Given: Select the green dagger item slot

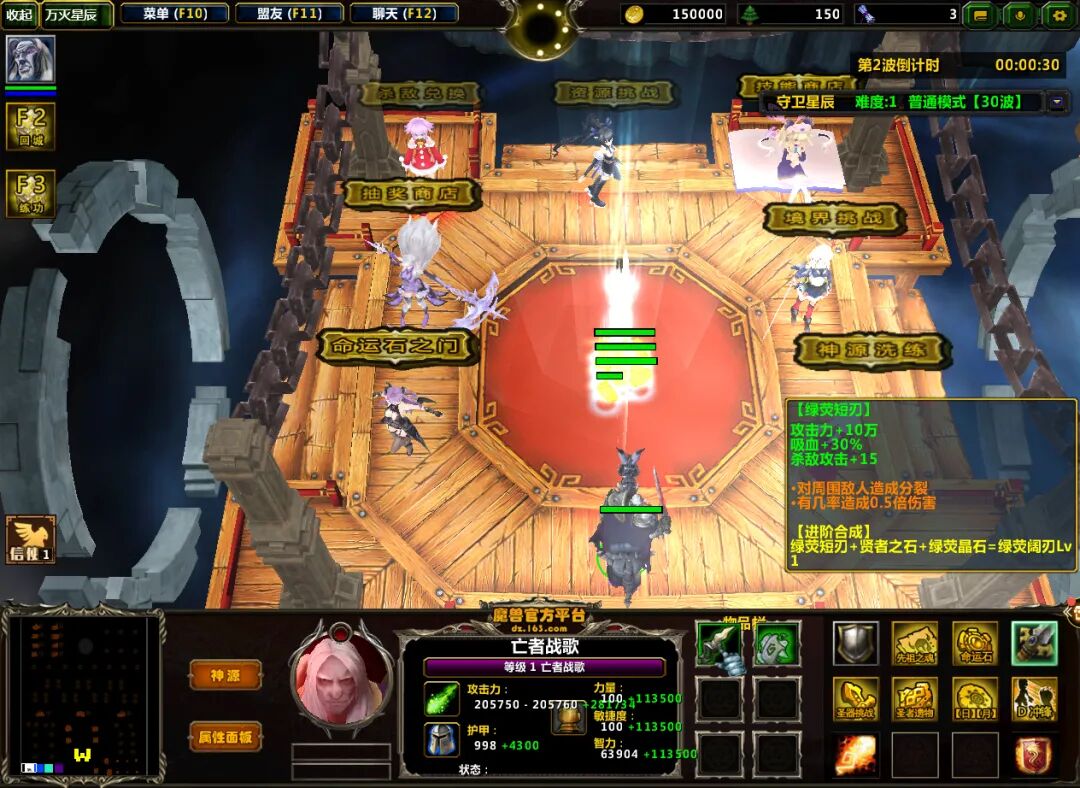Looking at the screenshot, I should (719, 644).
